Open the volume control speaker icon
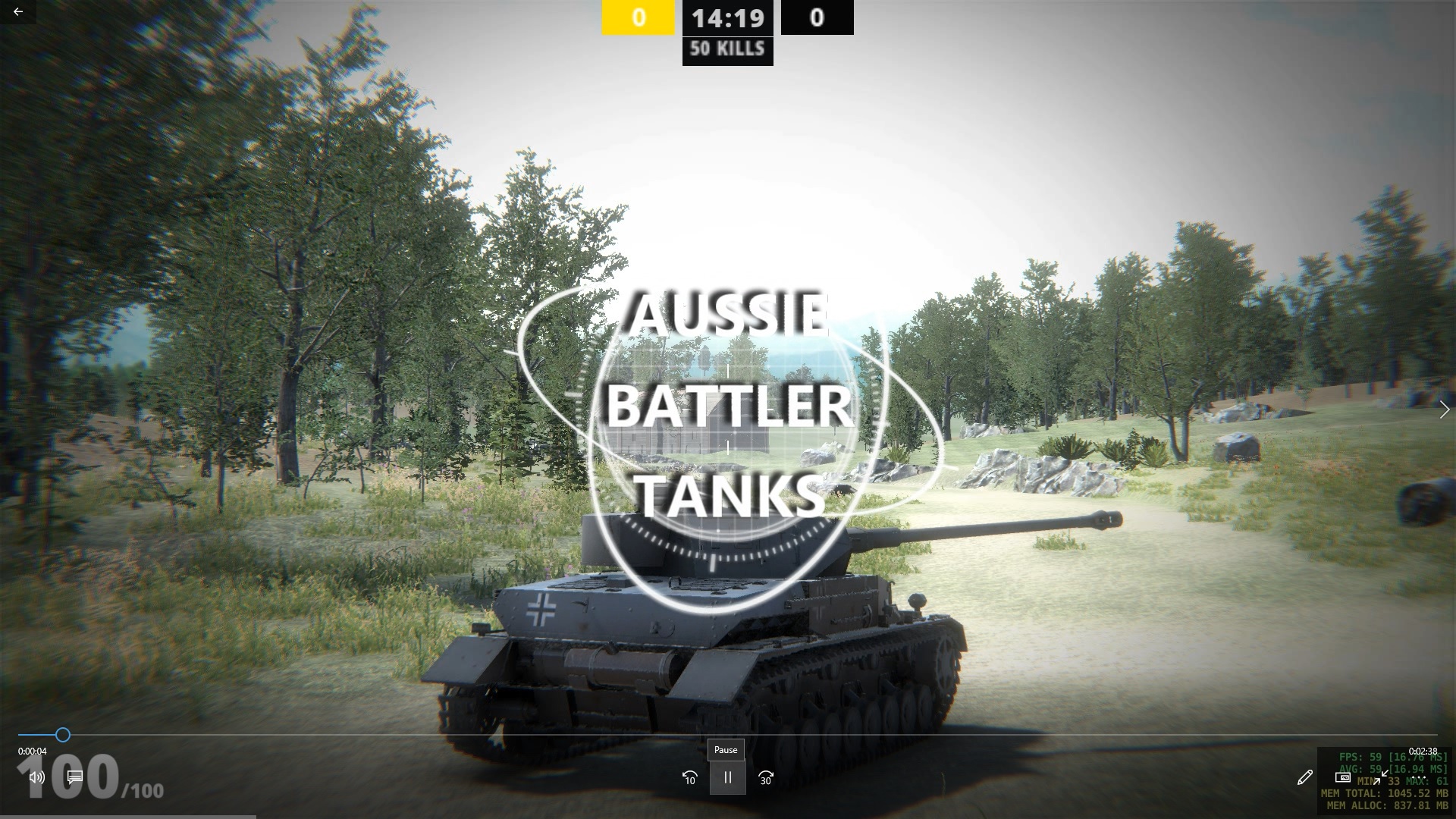Image resolution: width=1456 pixels, height=819 pixels. click(x=36, y=777)
